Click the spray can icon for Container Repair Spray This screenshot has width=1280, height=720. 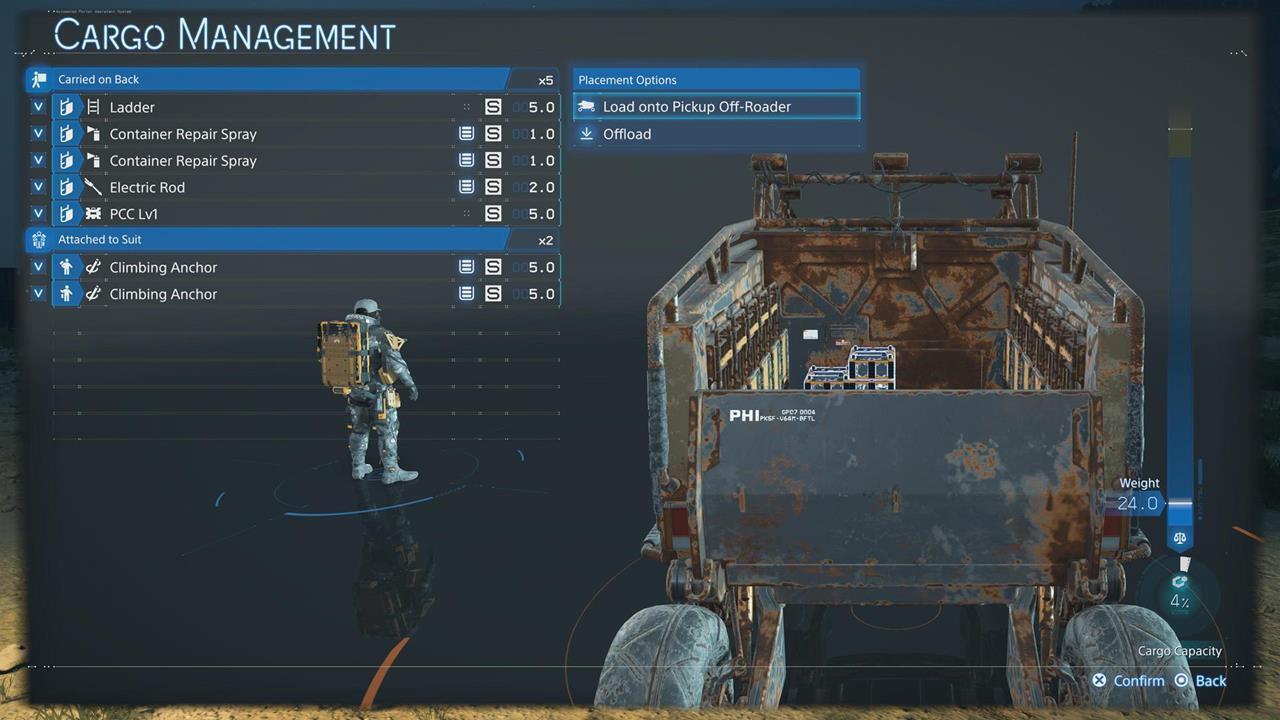(x=92, y=133)
